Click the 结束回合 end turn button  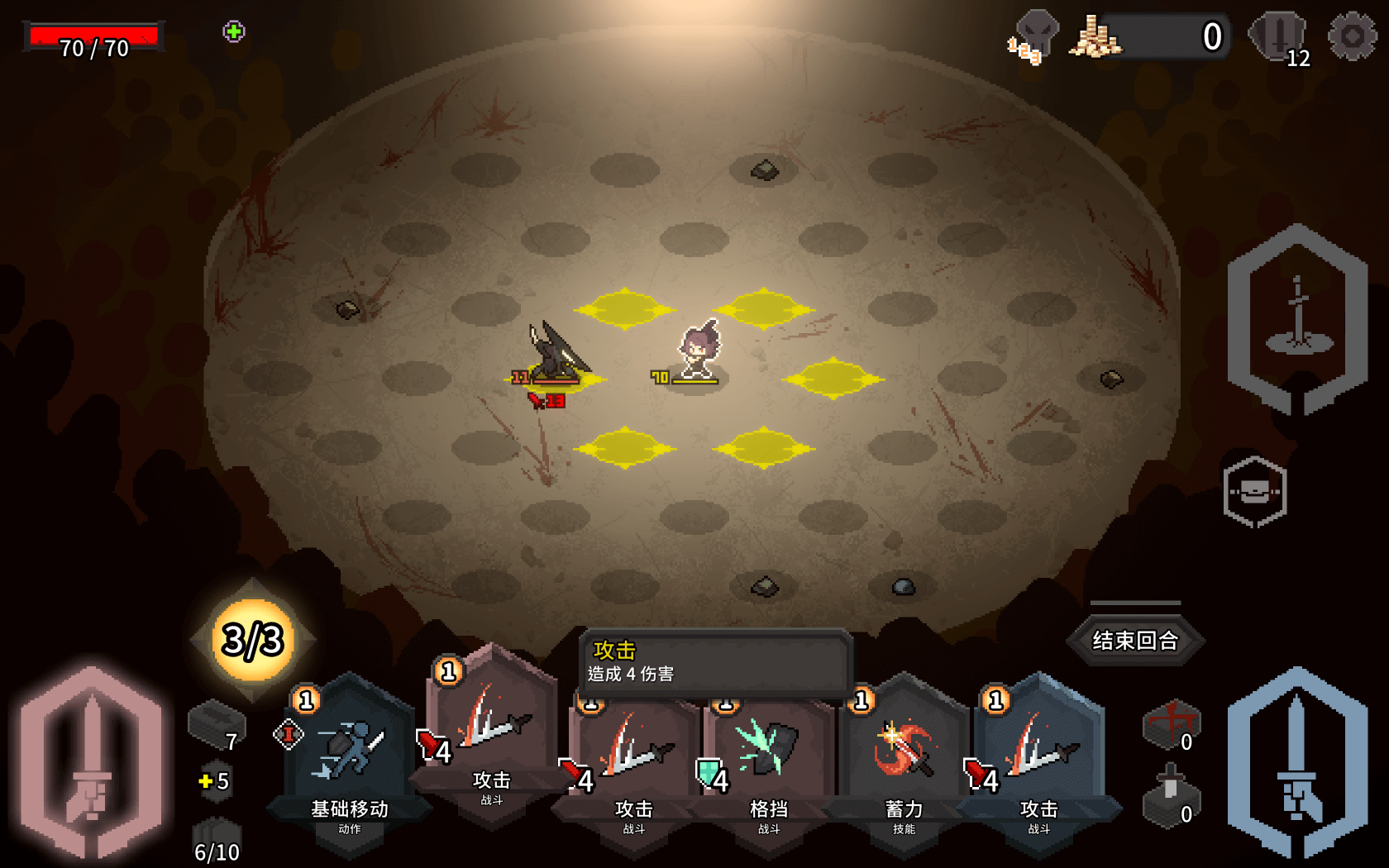click(1134, 641)
